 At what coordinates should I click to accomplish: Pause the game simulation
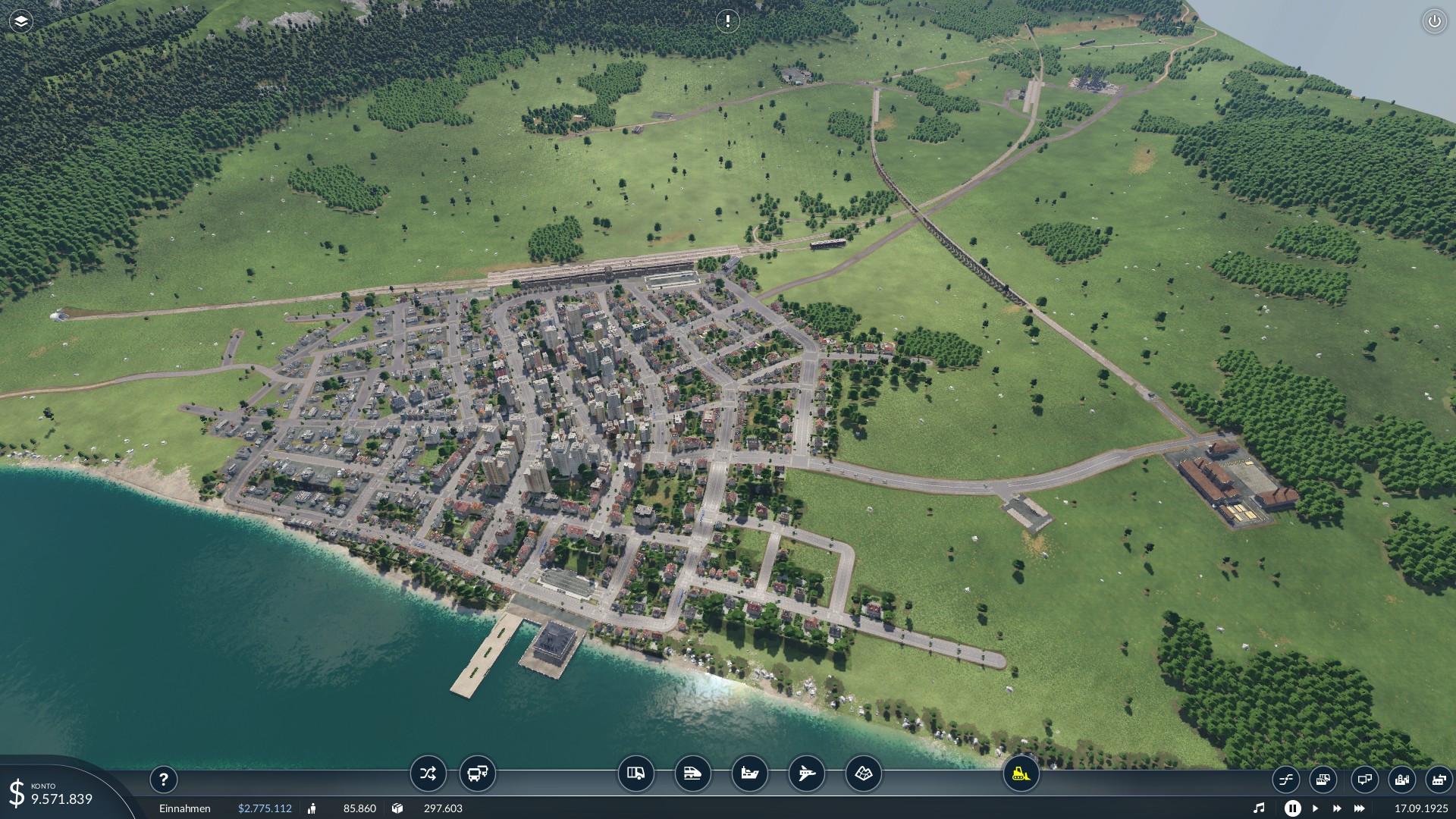pos(1293,808)
